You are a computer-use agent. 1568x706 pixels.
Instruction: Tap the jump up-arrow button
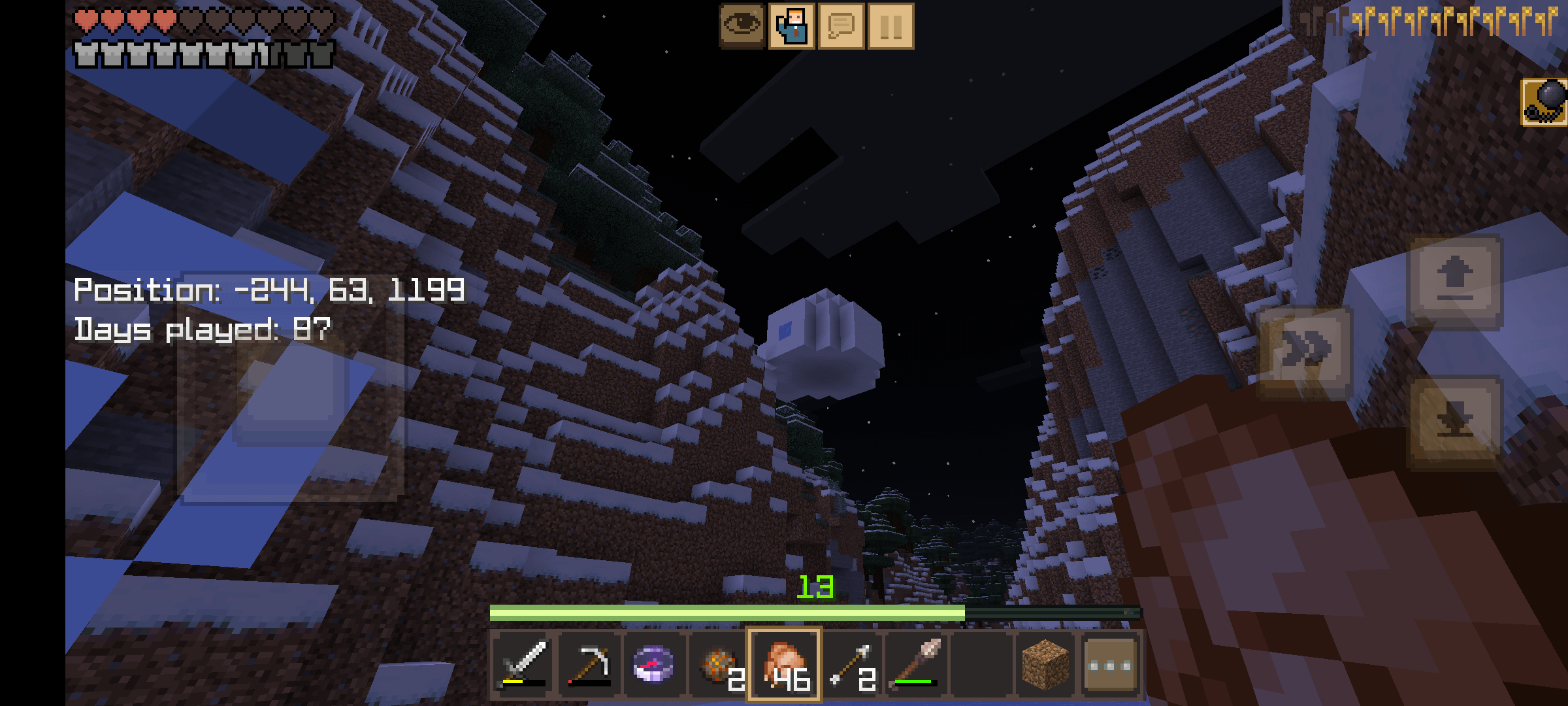1455,281
